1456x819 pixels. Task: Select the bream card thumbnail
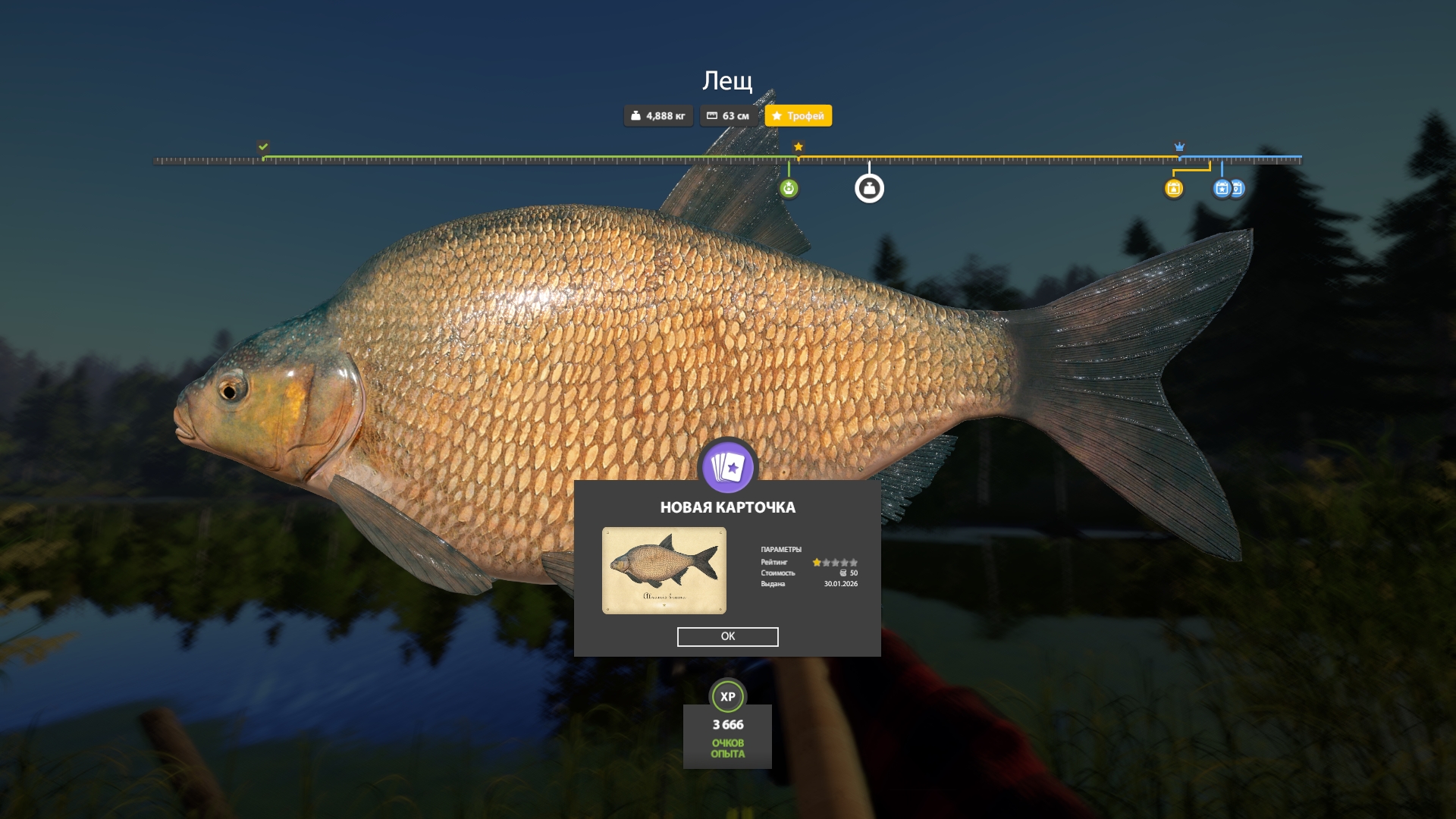664,570
